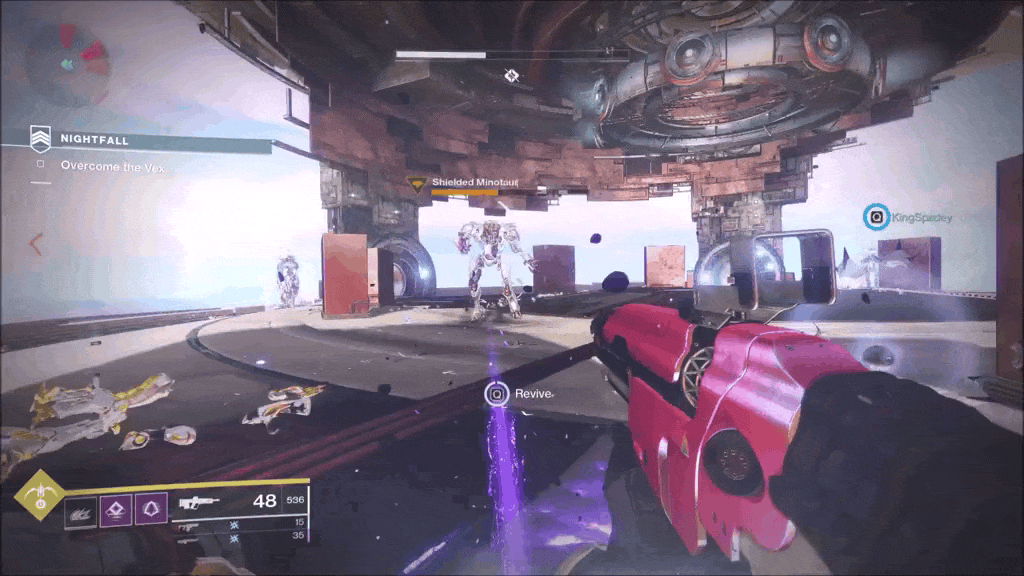The image size is (1024, 576).
Task: Select the equipped primary rifle icon
Action: [198, 502]
